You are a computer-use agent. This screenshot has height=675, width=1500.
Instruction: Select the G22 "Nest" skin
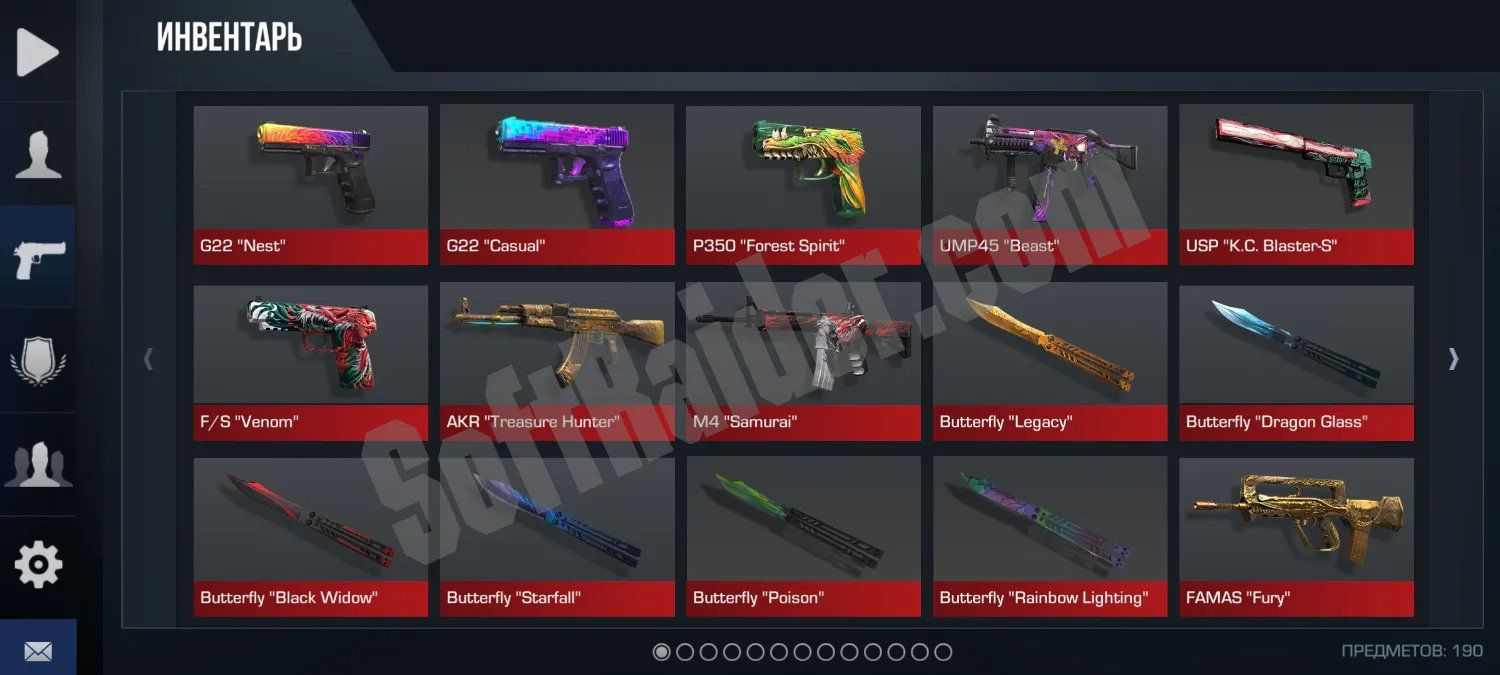tap(311, 185)
